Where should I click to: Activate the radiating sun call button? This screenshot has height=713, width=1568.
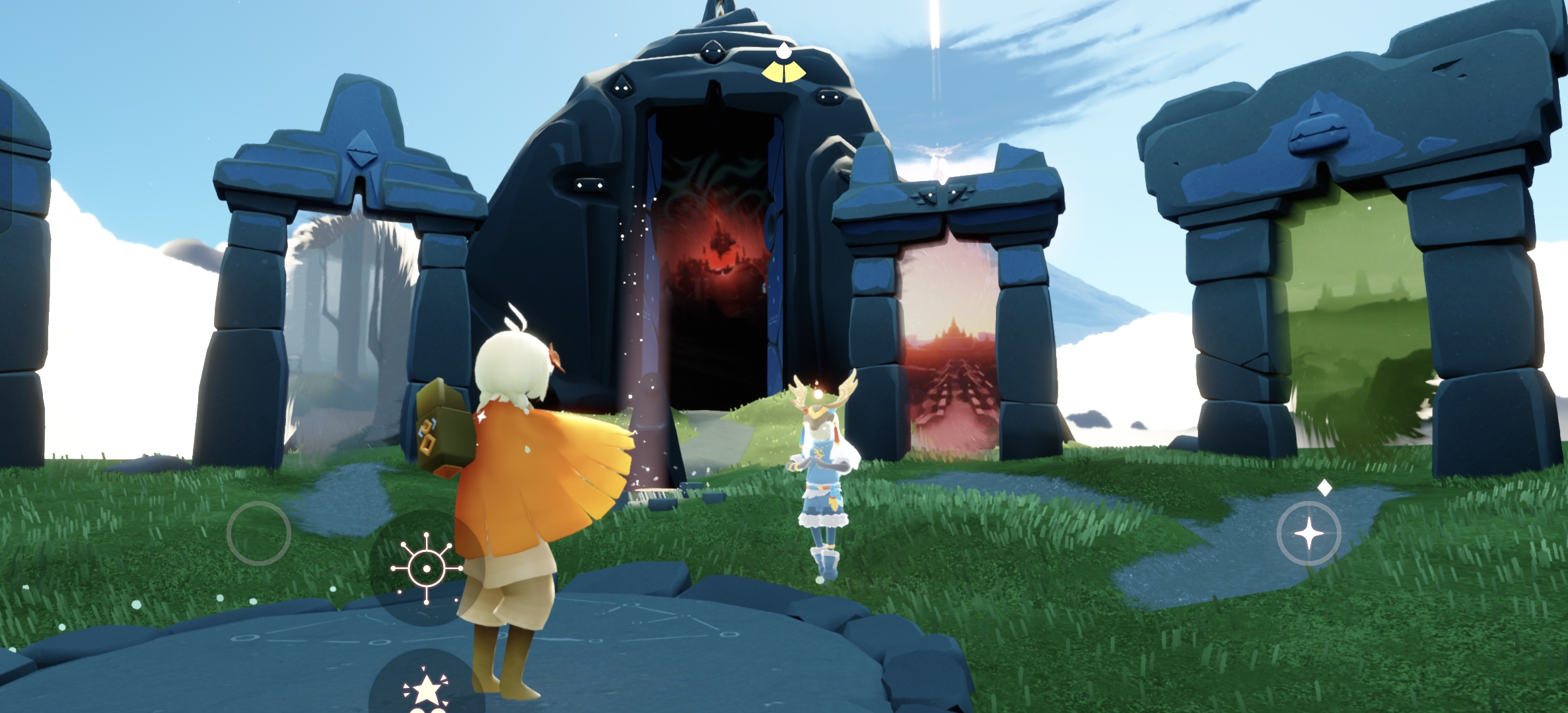(x=426, y=568)
